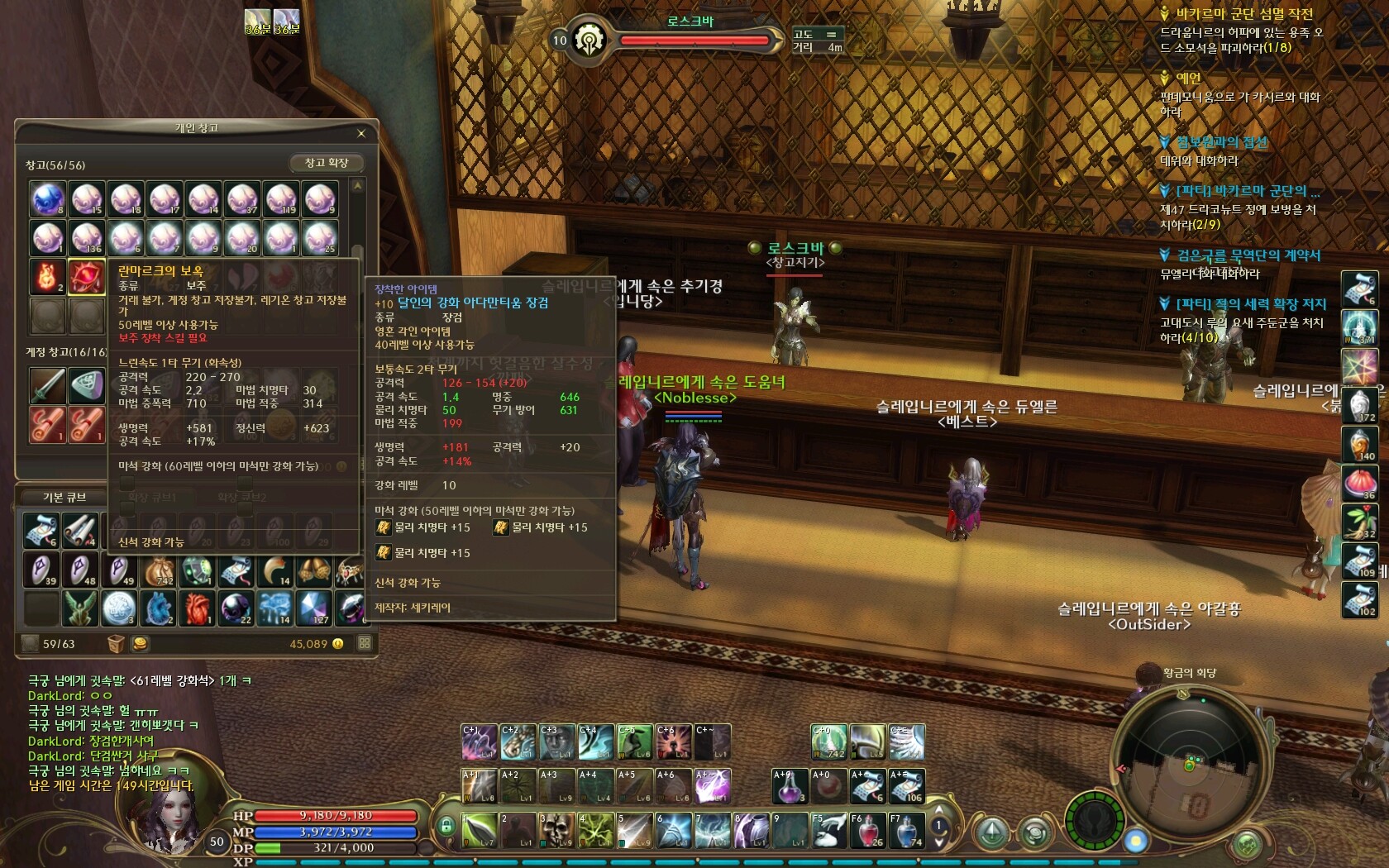Image resolution: width=1389 pixels, height=868 pixels.
Task: Select the coin pouch with 742 count
Action: click(159, 570)
